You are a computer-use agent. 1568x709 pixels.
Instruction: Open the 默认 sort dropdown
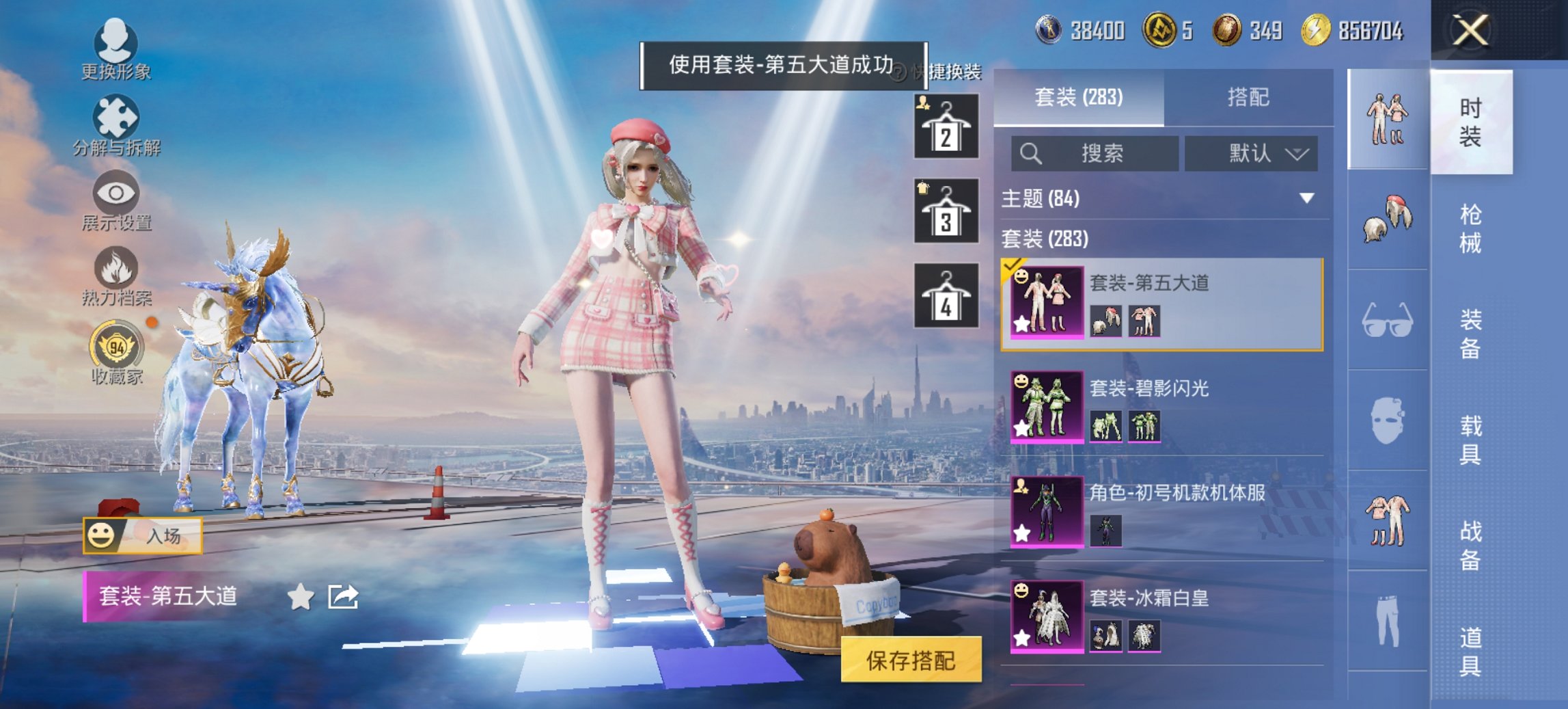(1254, 153)
